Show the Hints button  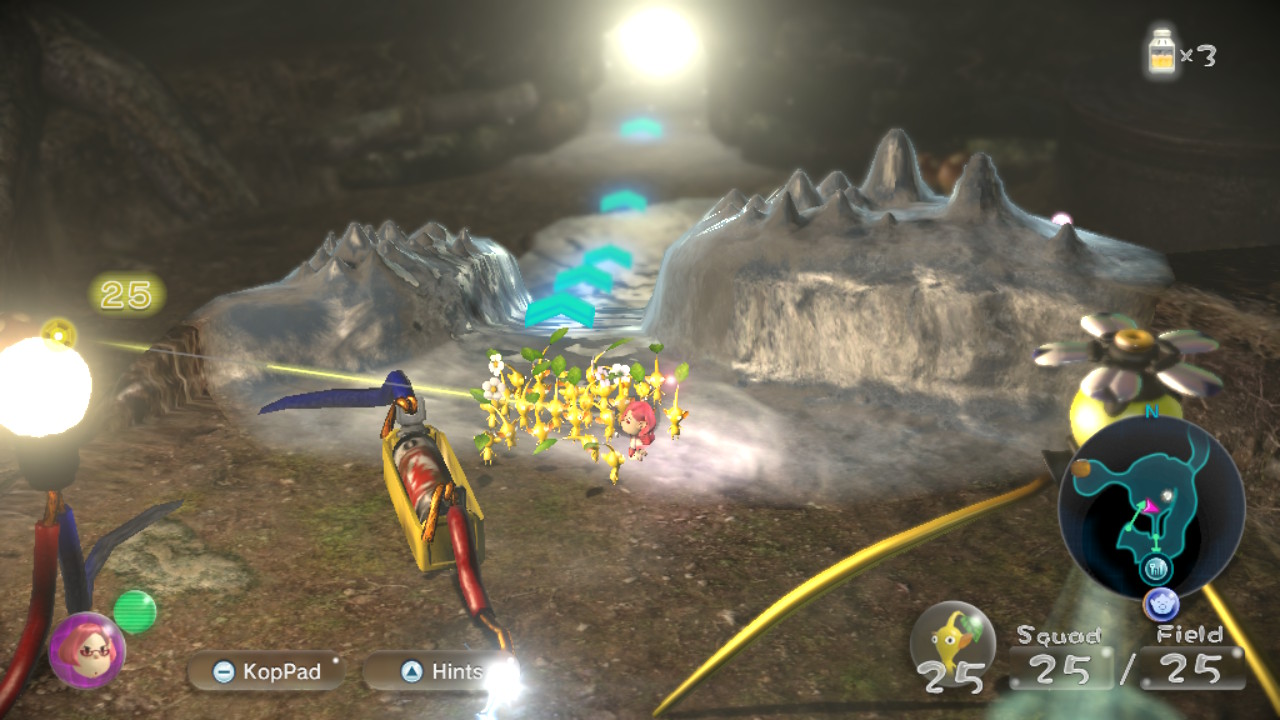pos(428,671)
